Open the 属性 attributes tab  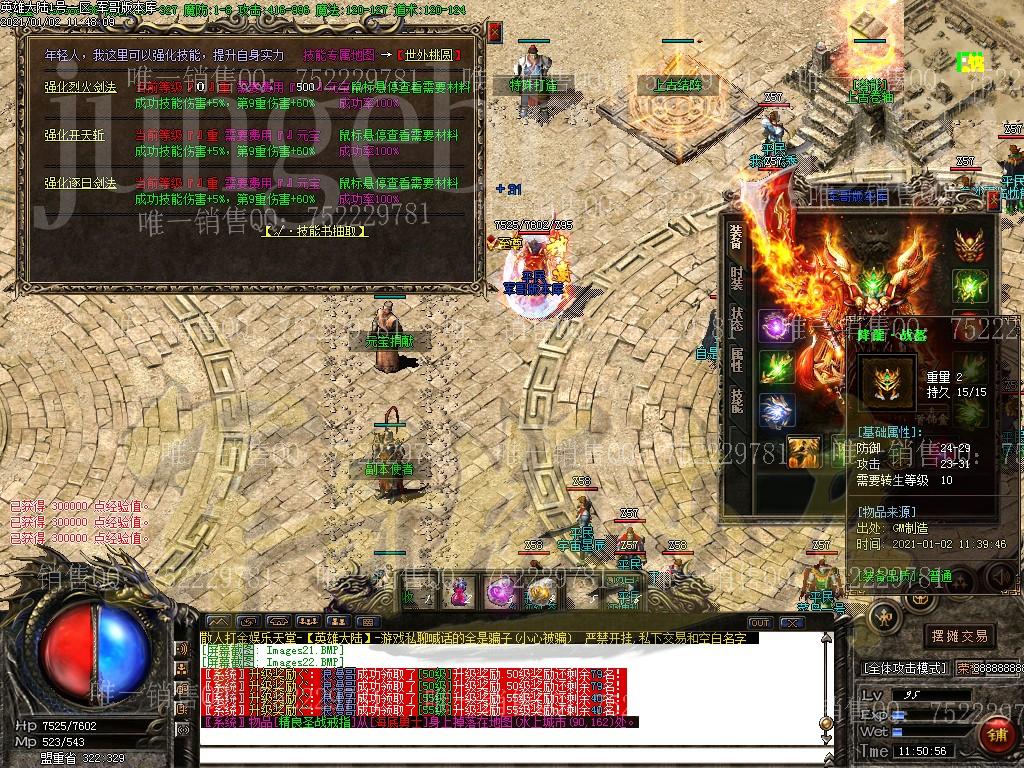737,362
